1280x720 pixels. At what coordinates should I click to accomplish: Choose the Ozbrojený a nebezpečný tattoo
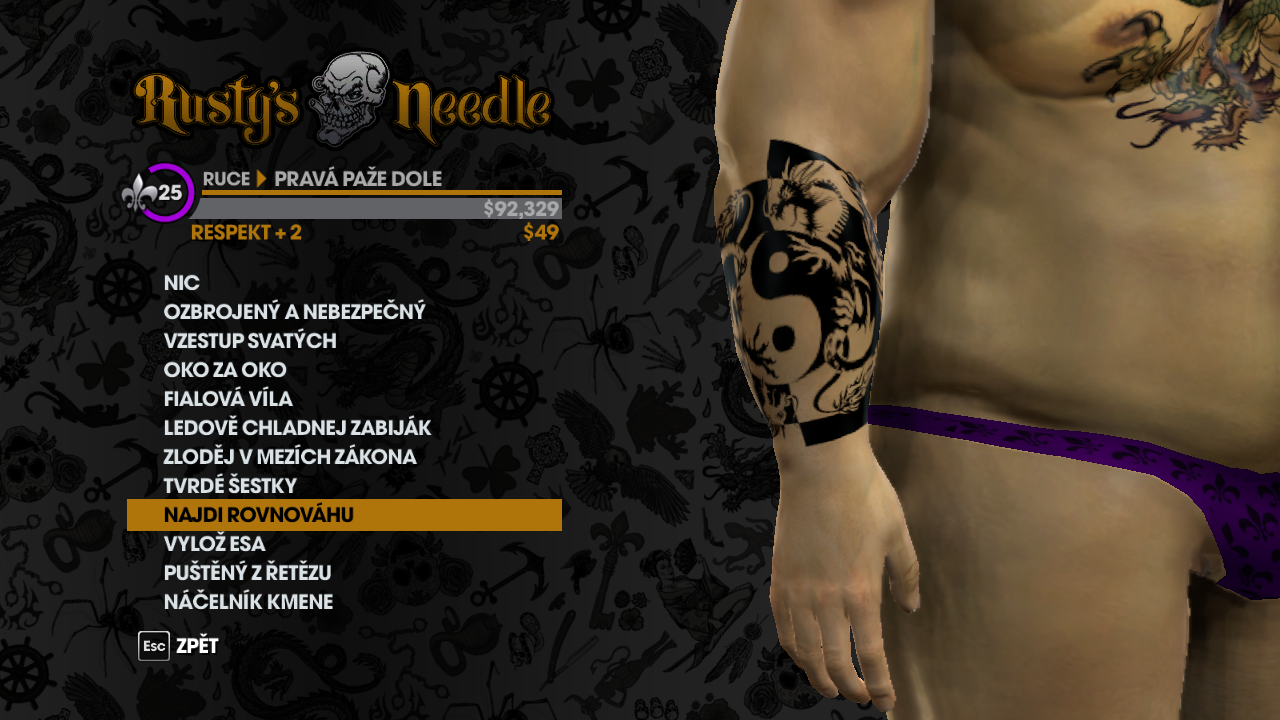point(294,312)
